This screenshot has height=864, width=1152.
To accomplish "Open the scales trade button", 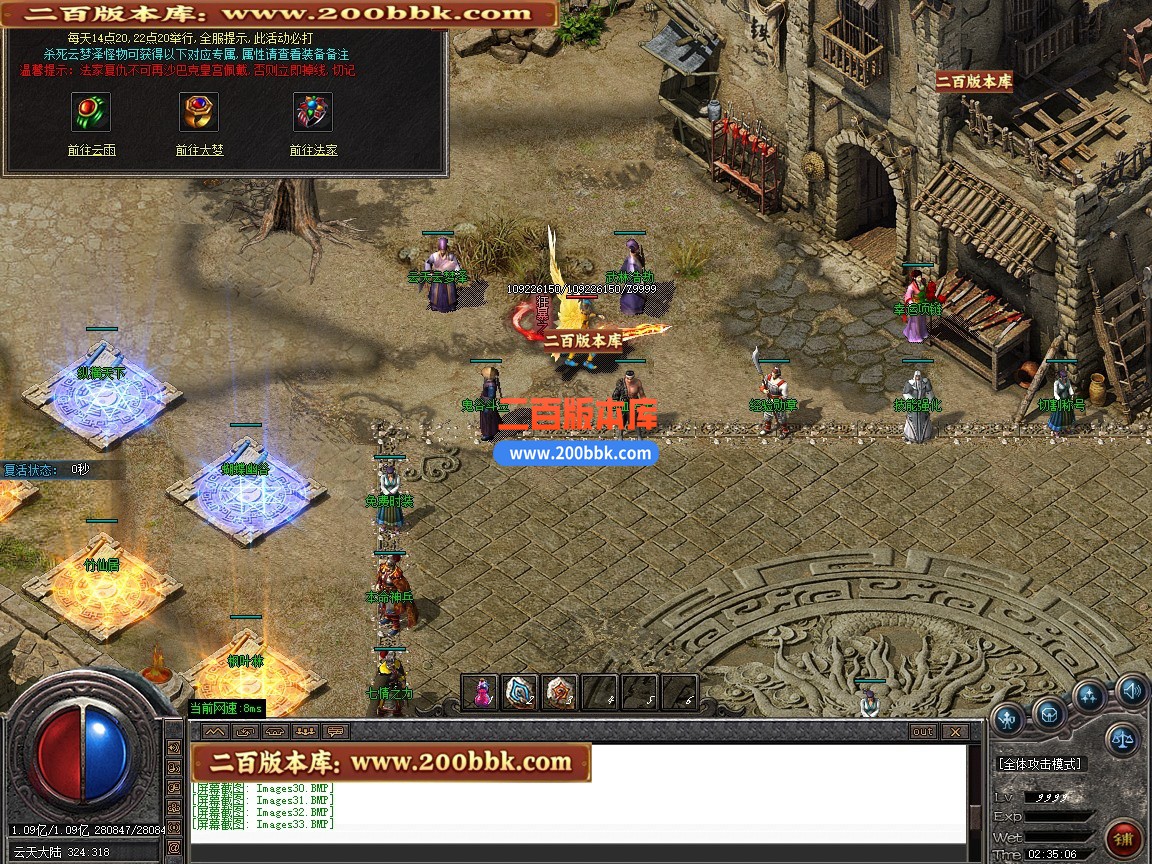I will tap(1122, 740).
